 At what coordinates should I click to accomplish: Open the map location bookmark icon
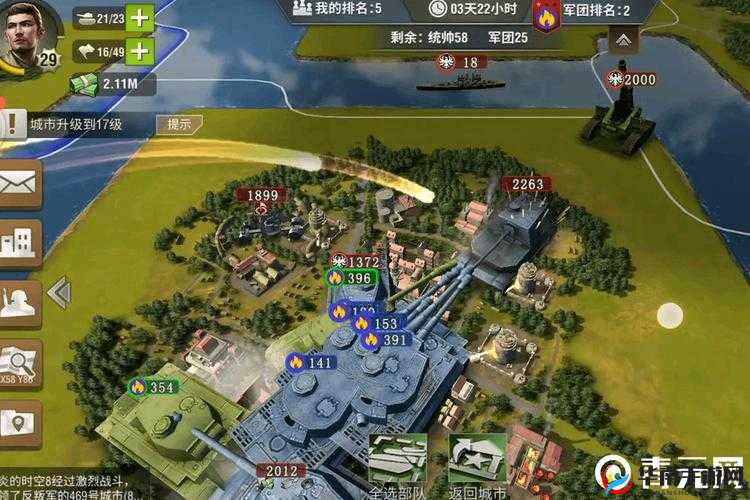coord(19,421)
